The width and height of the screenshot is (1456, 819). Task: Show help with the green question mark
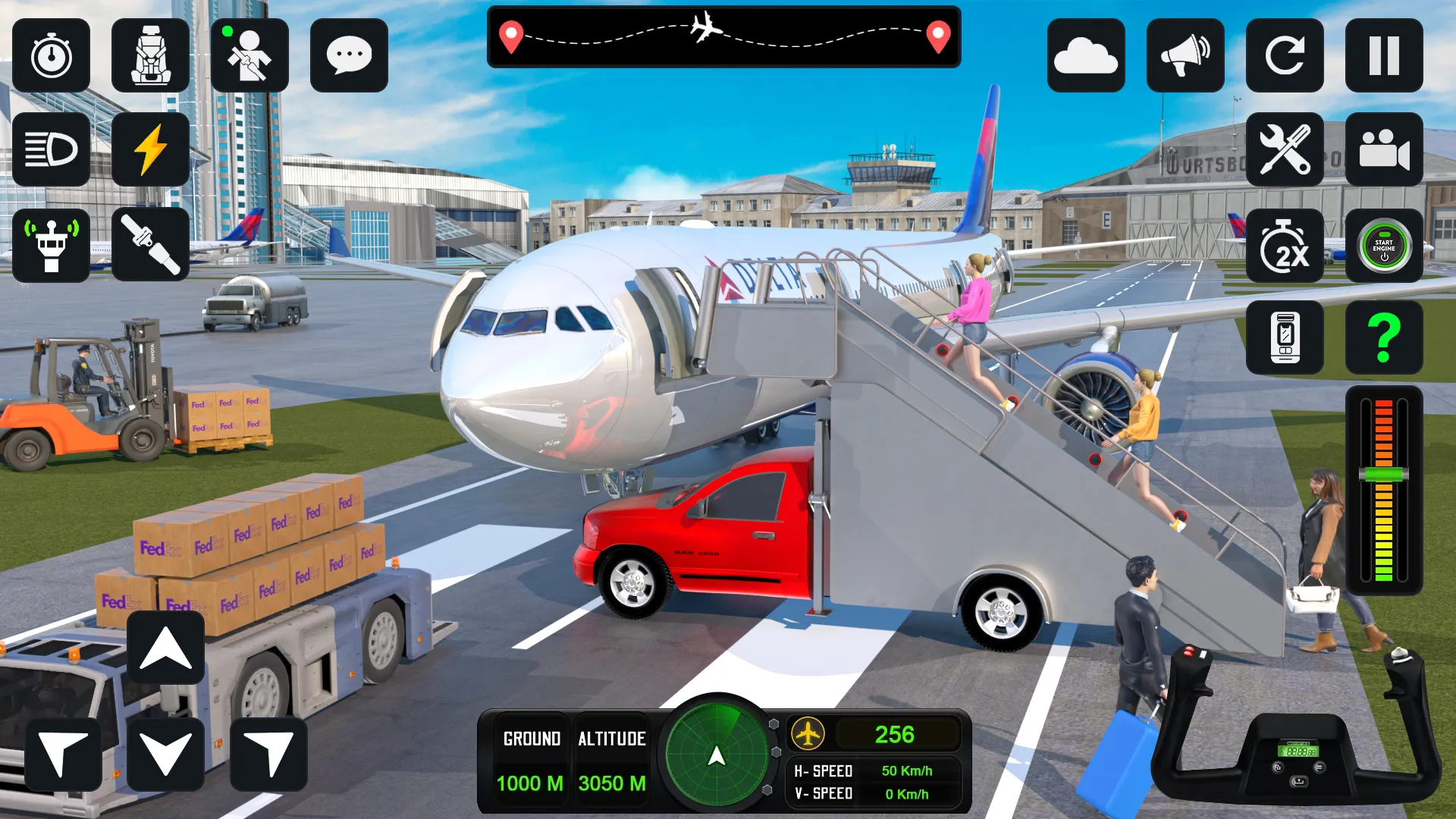click(x=1384, y=337)
